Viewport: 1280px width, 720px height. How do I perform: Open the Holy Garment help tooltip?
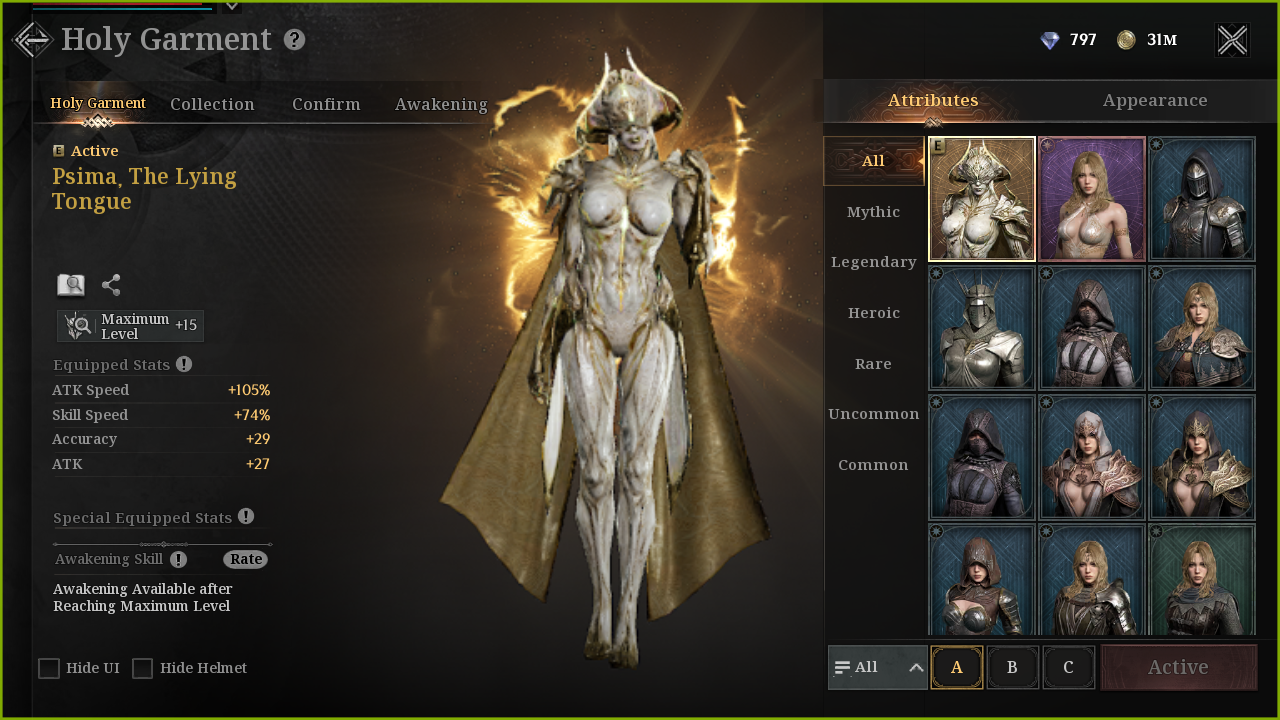pos(294,40)
